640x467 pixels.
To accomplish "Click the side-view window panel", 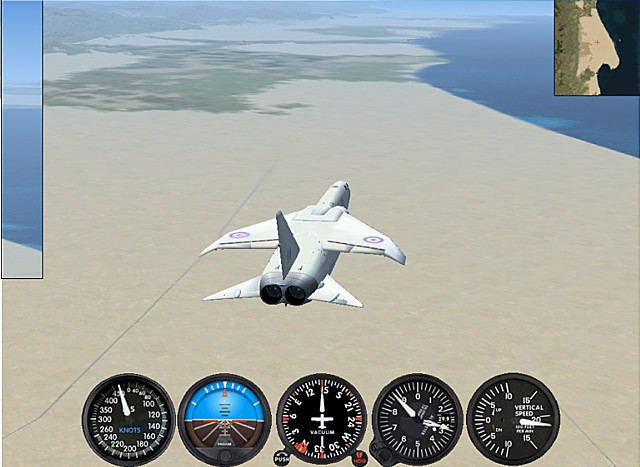I will [x=21, y=139].
